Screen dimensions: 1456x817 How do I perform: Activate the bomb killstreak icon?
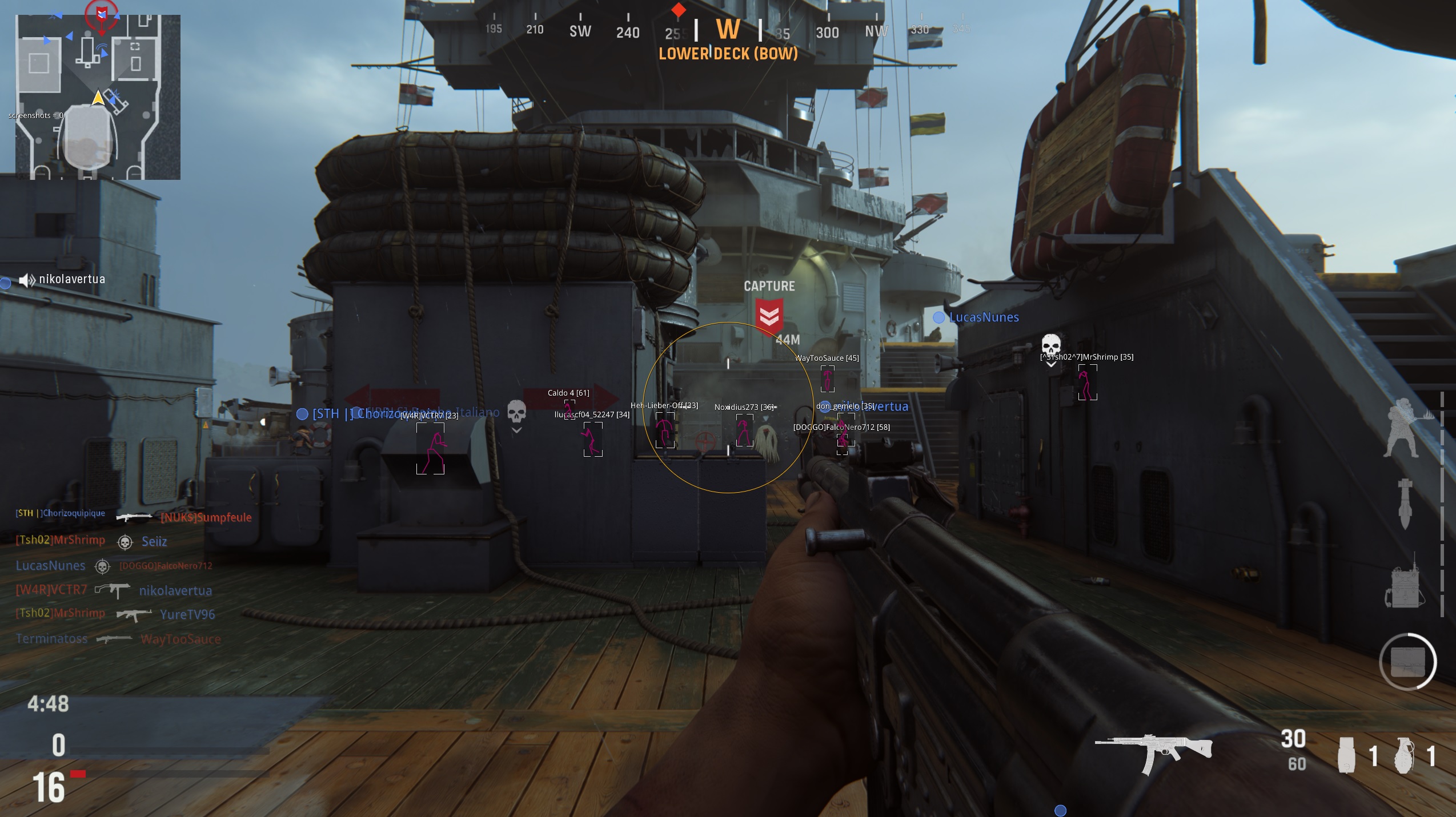tap(1405, 504)
